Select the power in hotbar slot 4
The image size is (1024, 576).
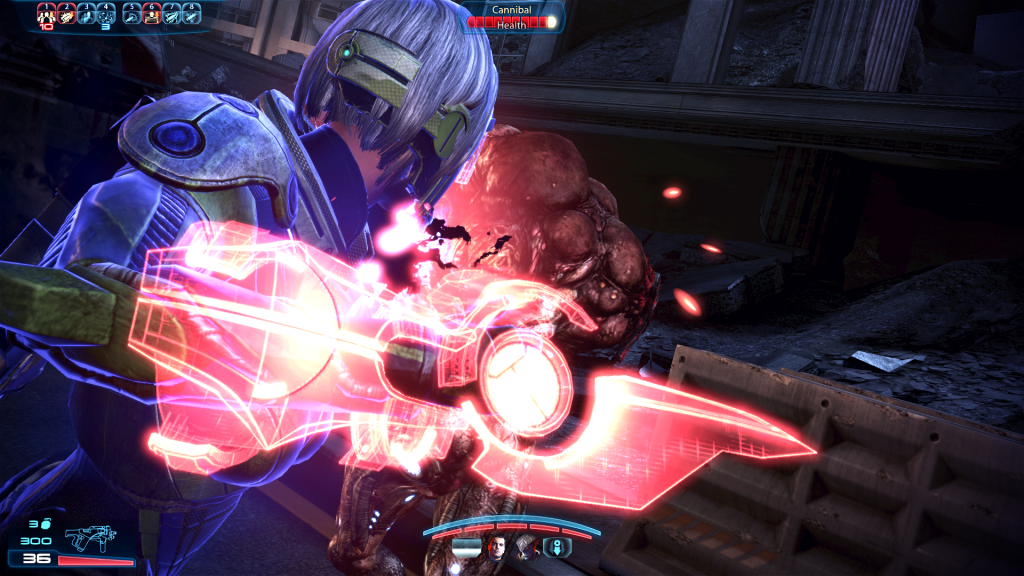point(107,13)
